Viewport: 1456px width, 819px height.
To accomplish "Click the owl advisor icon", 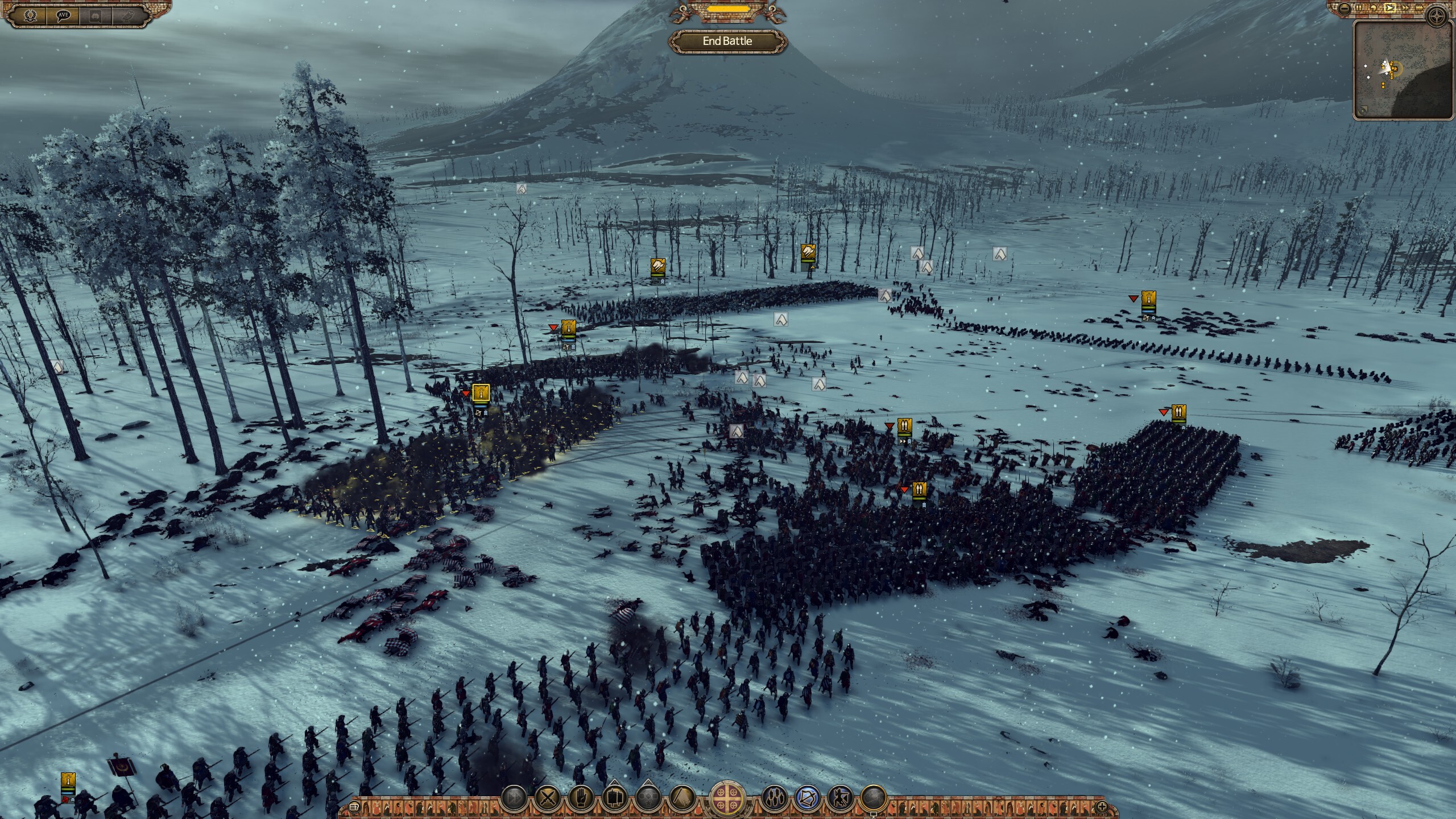I will (129, 15).
